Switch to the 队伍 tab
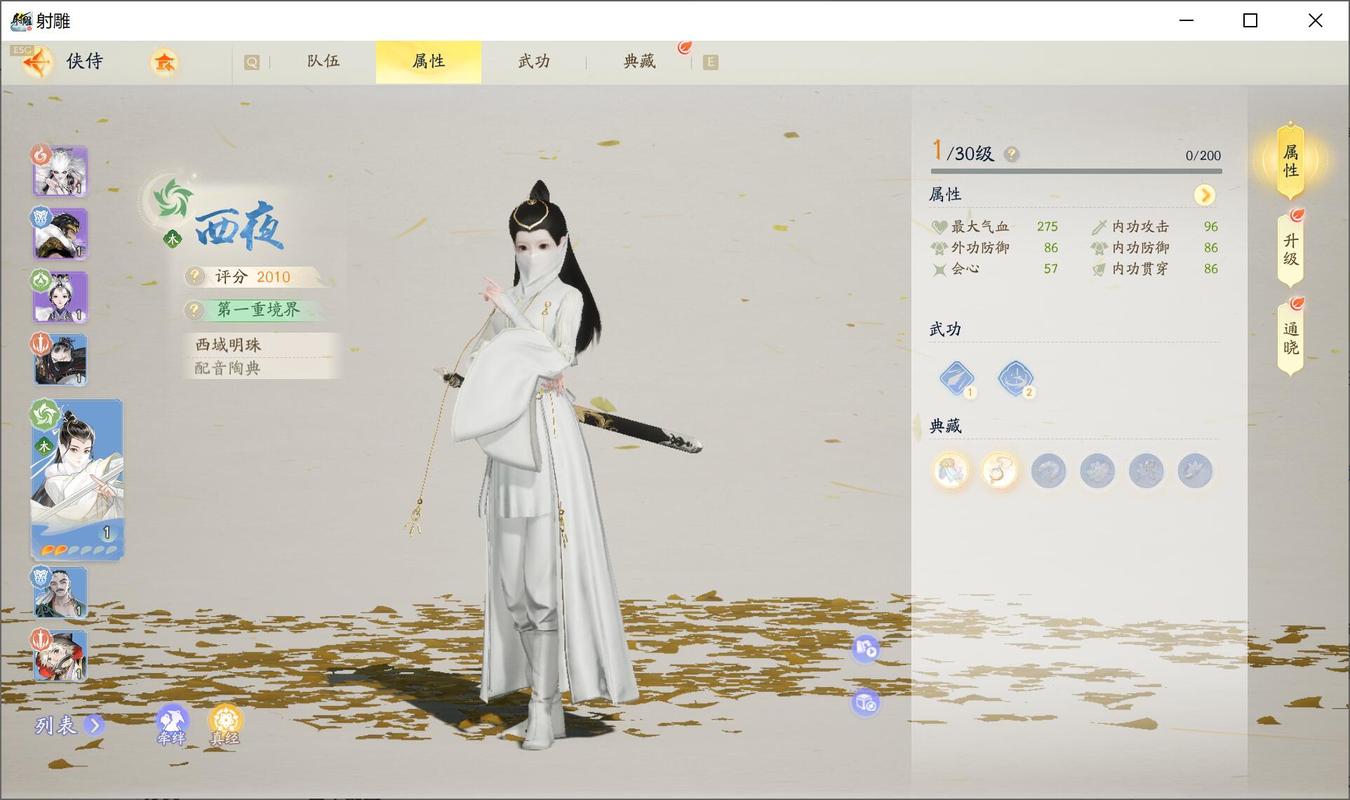The width and height of the screenshot is (1350, 800). (323, 61)
